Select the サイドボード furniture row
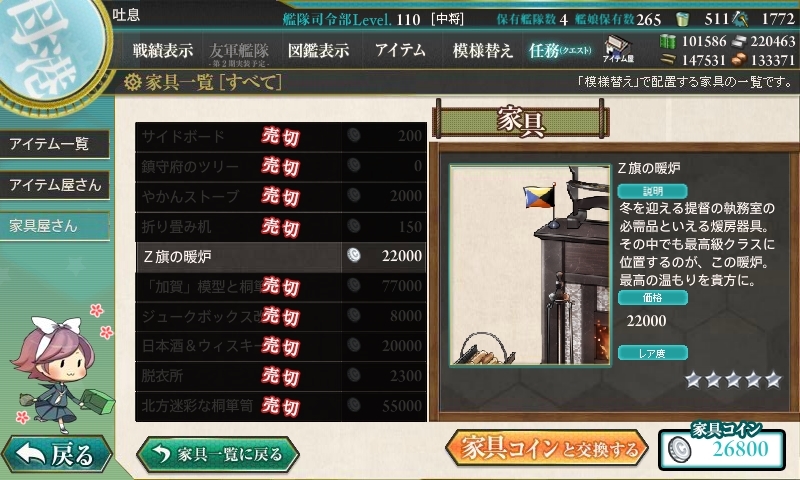 coord(280,137)
